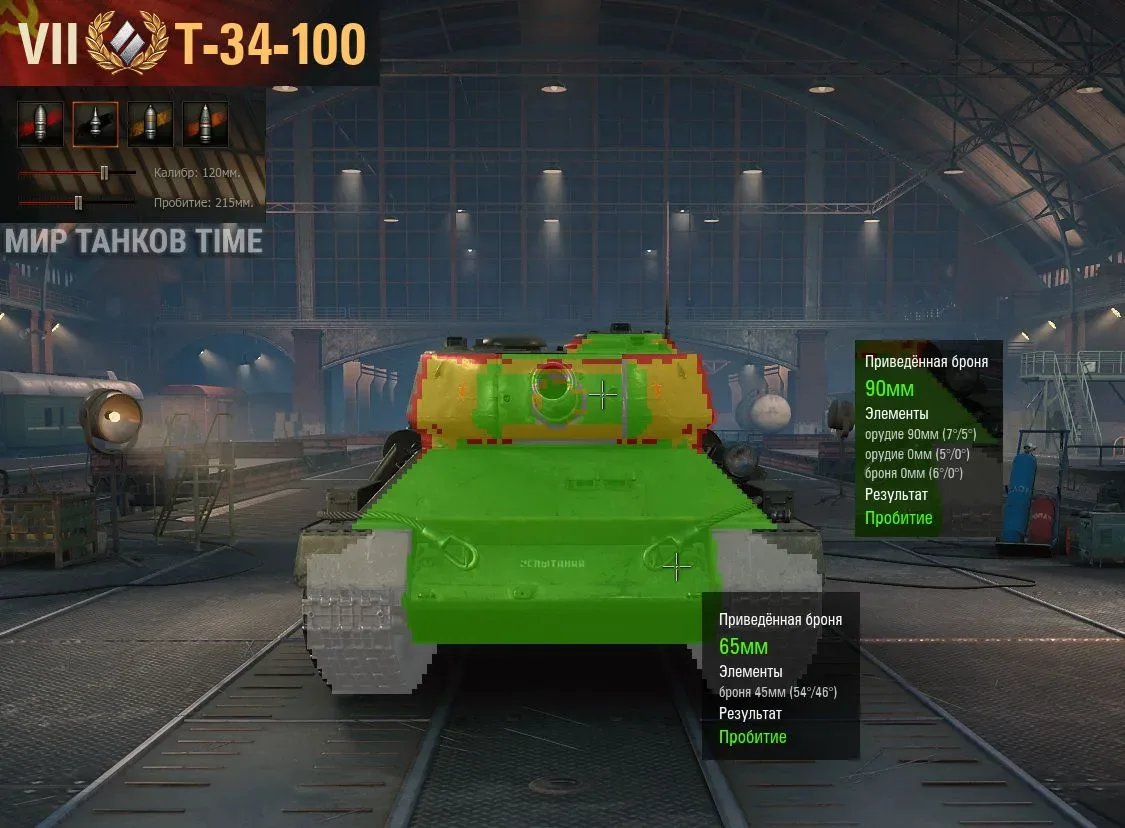Choose the highlighted sub-caliber dart shell

coord(95,124)
